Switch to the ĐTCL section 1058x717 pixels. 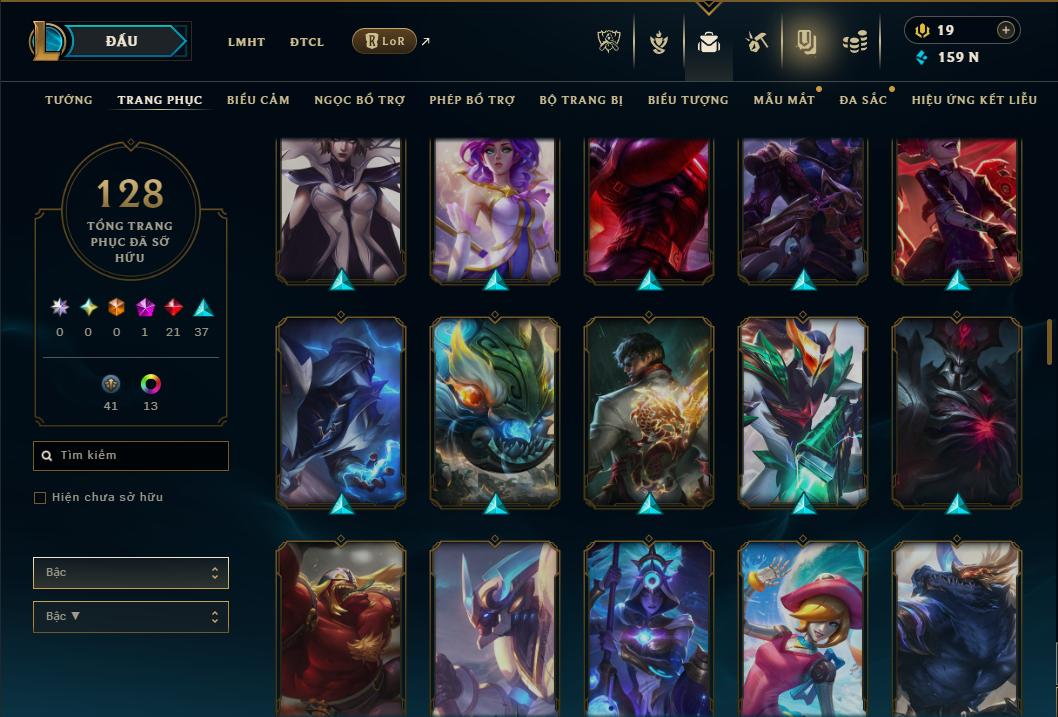tap(307, 42)
